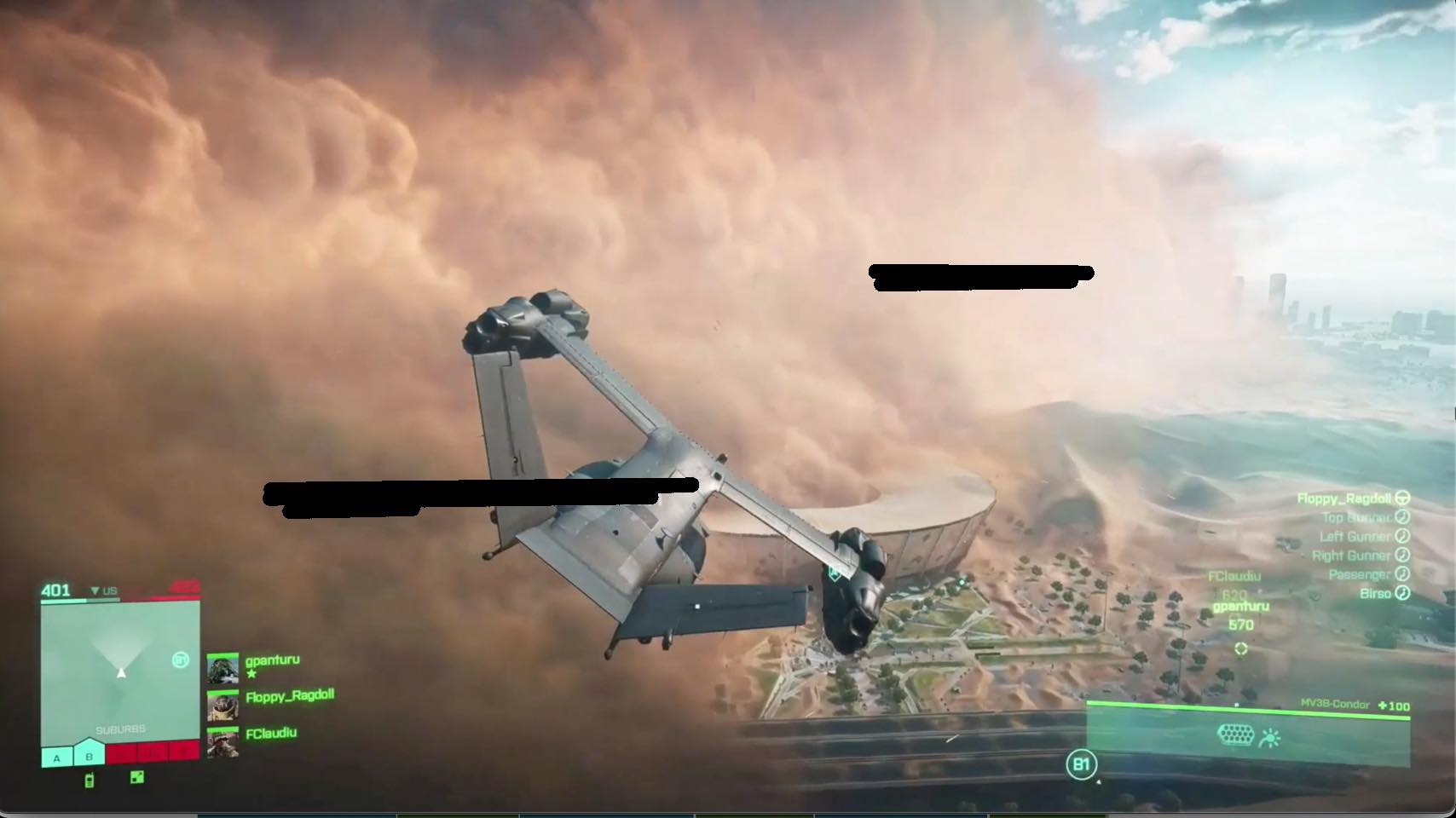The image size is (1456, 818).
Task: Select the image icon under the objective tabs
Action: [x=136, y=778]
